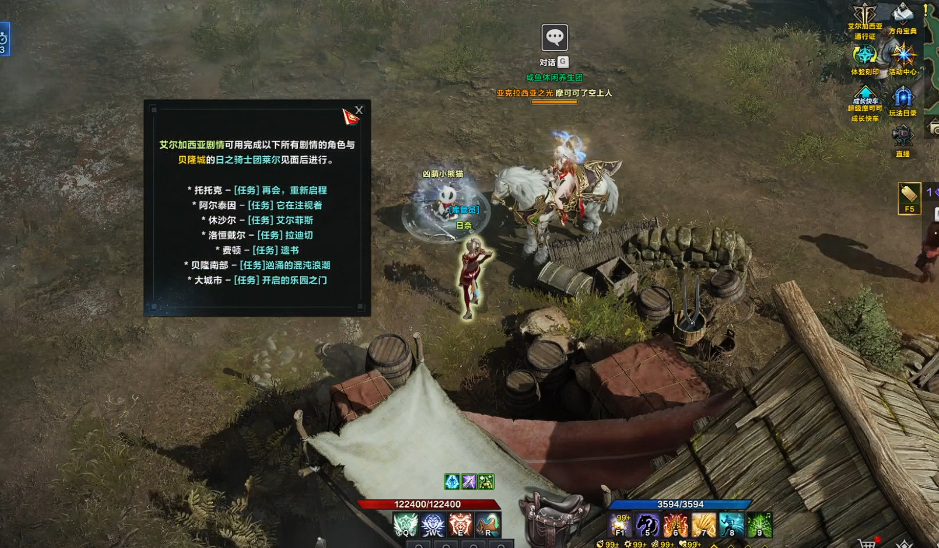Use the golden feather item in slot 7
This screenshot has width=939, height=548.
click(x=704, y=525)
